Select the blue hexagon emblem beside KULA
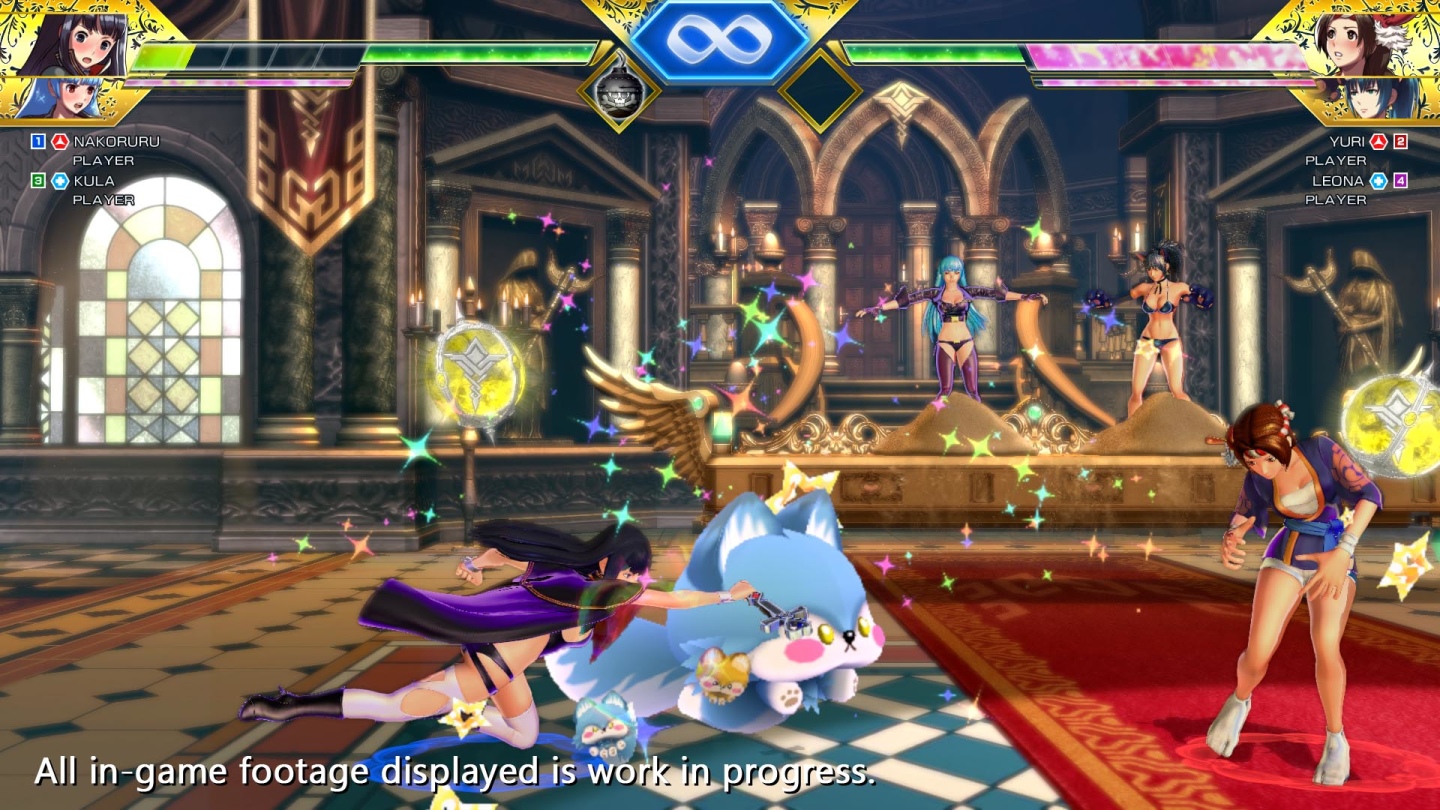 (x=60, y=181)
